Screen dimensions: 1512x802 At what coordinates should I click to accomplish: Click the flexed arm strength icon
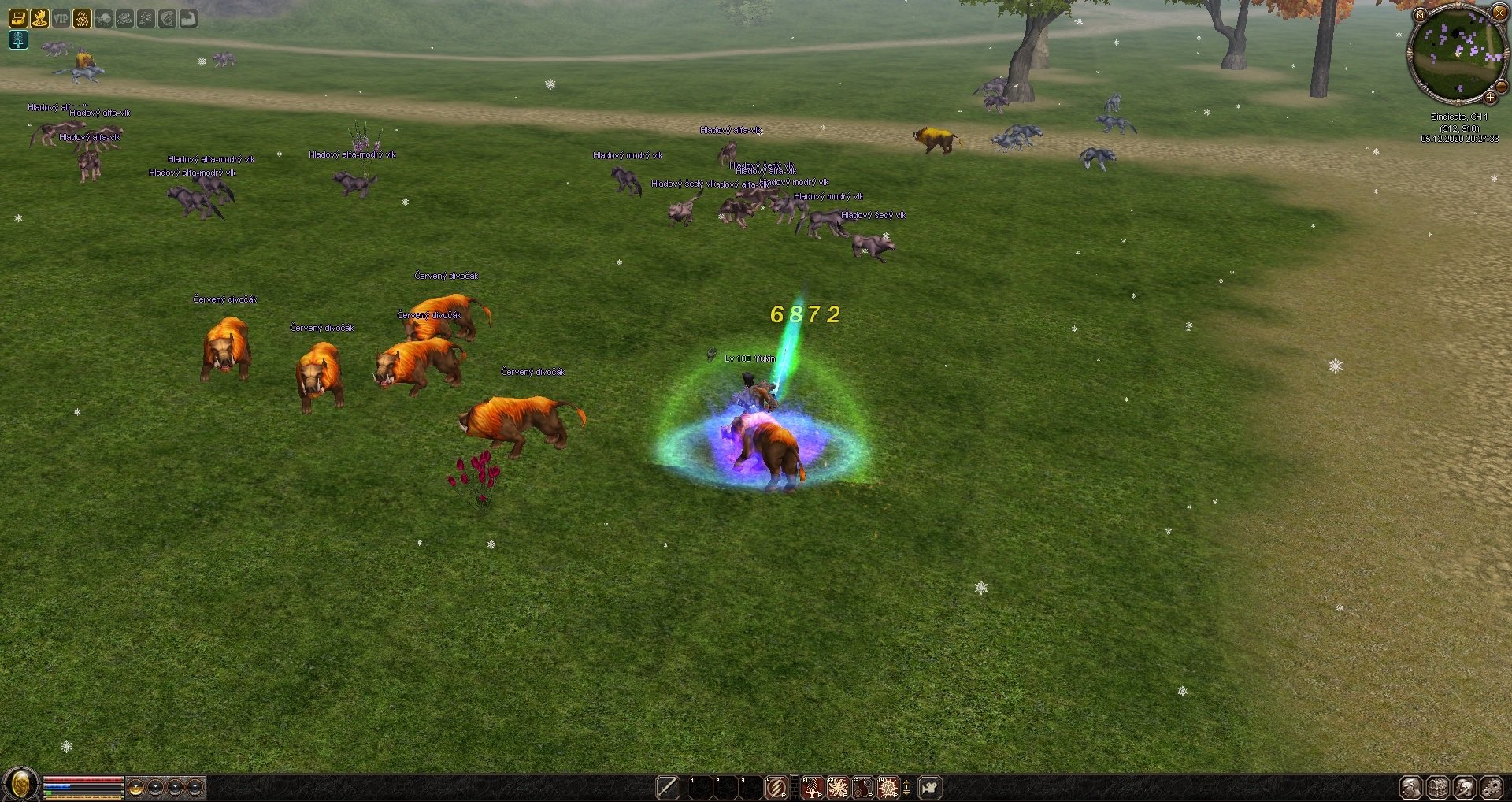click(x=188, y=18)
